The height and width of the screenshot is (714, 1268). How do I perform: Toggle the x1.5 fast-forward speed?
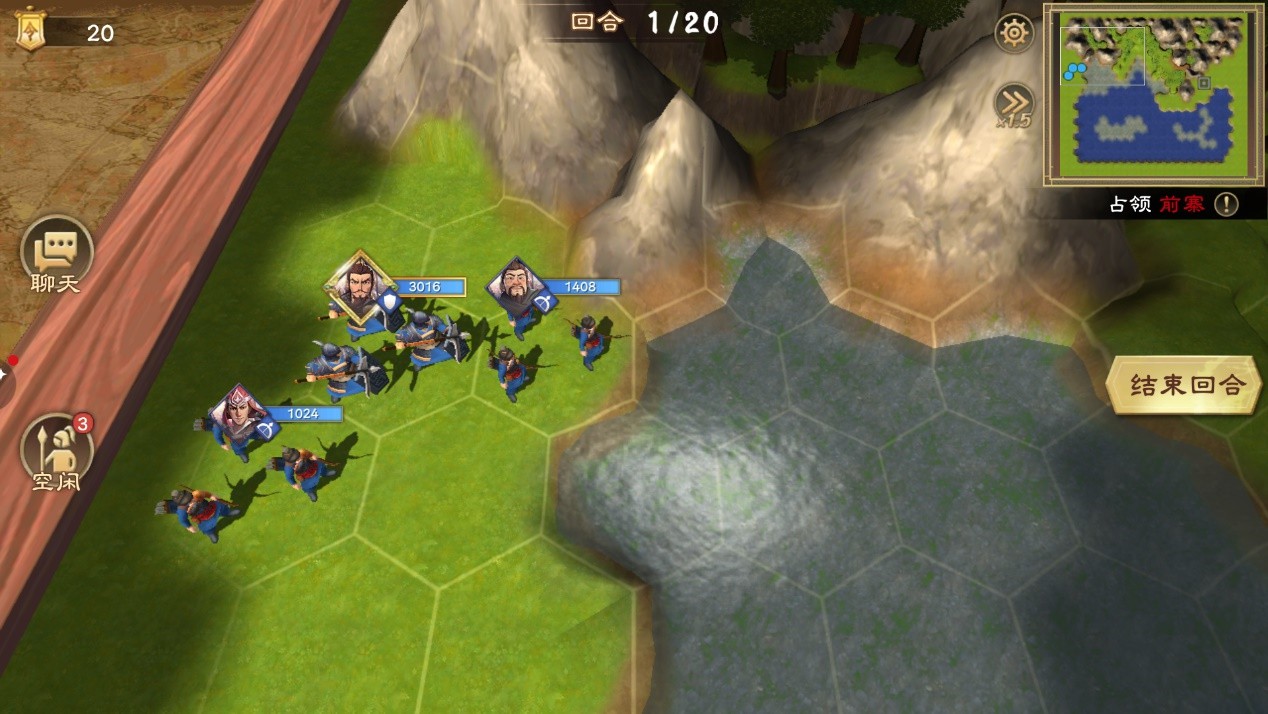pyautogui.click(x=1013, y=103)
